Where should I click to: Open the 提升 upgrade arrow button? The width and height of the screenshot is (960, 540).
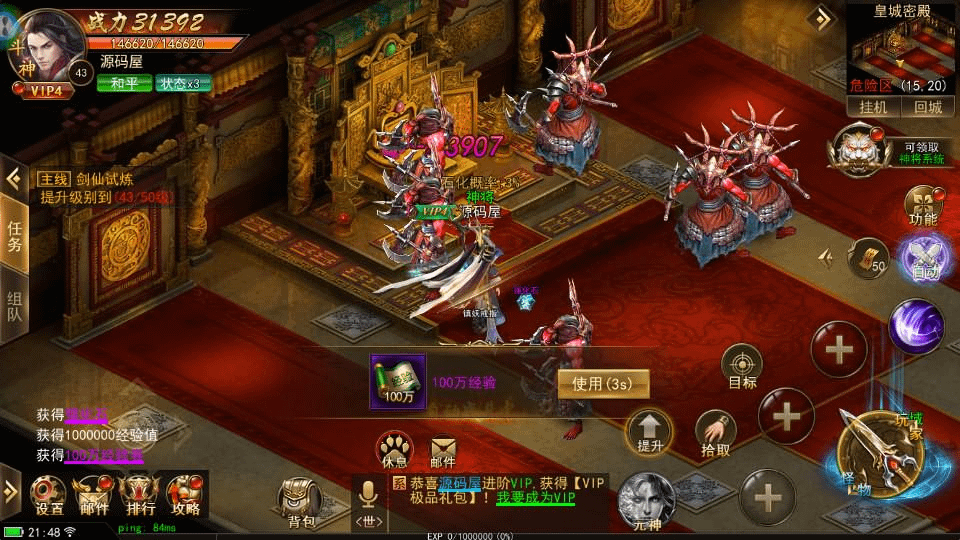coord(648,432)
